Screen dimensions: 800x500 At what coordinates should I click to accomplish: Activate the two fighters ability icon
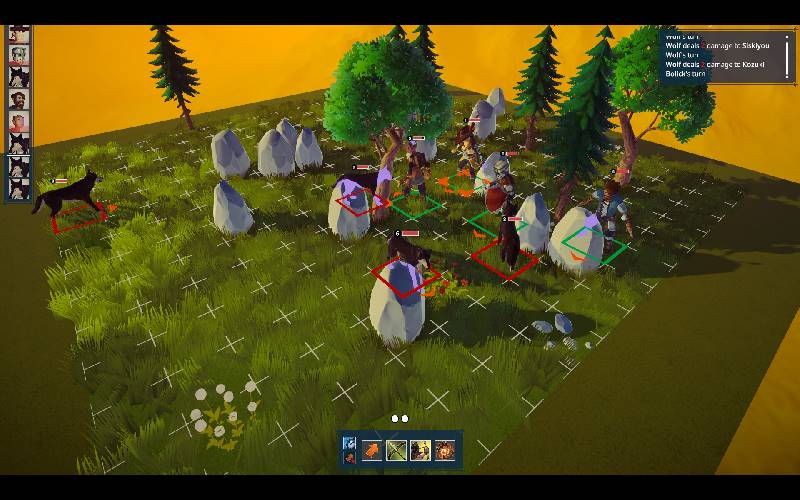(420, 451)
